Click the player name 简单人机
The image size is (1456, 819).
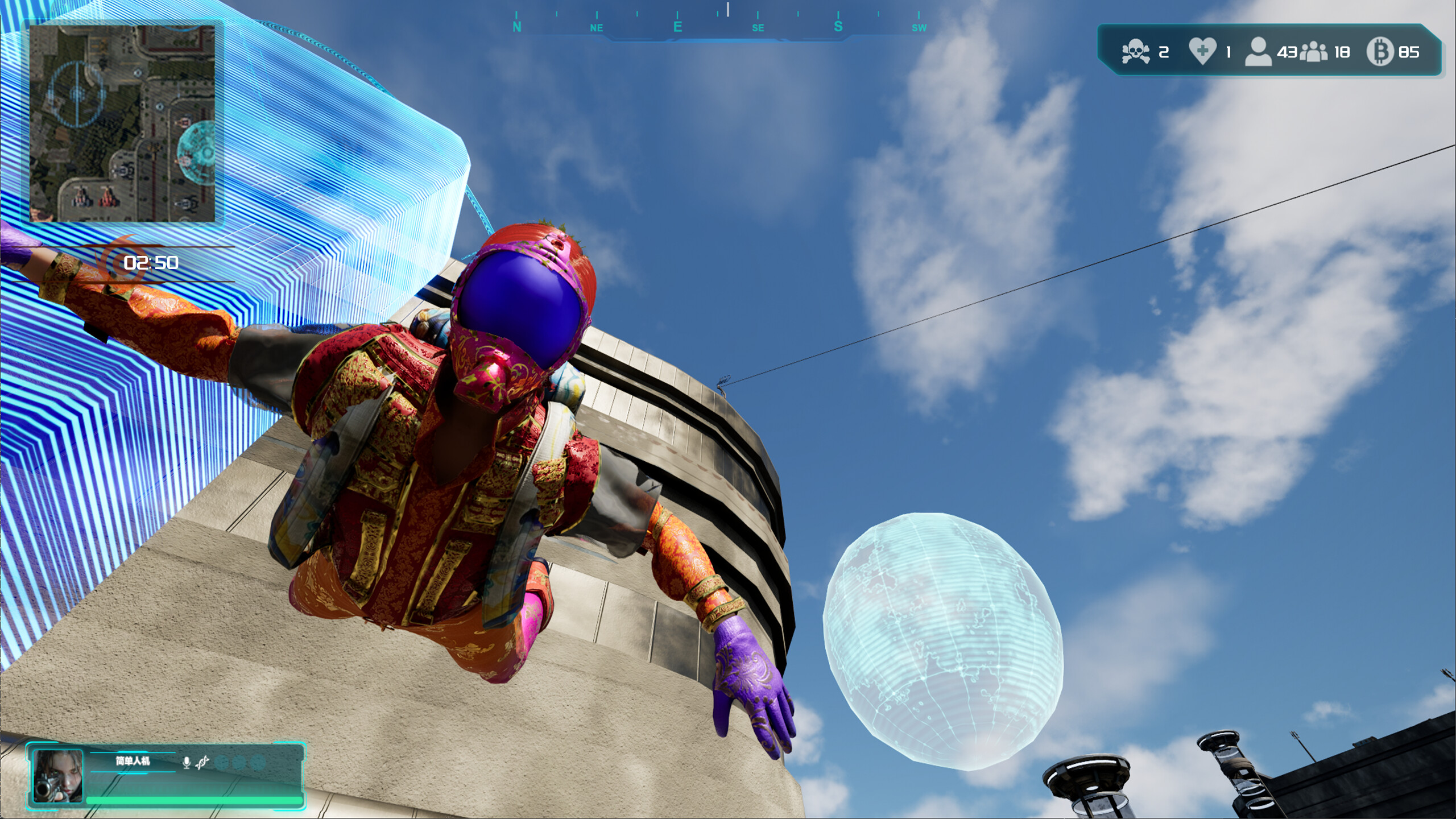(x=133, y=762)
